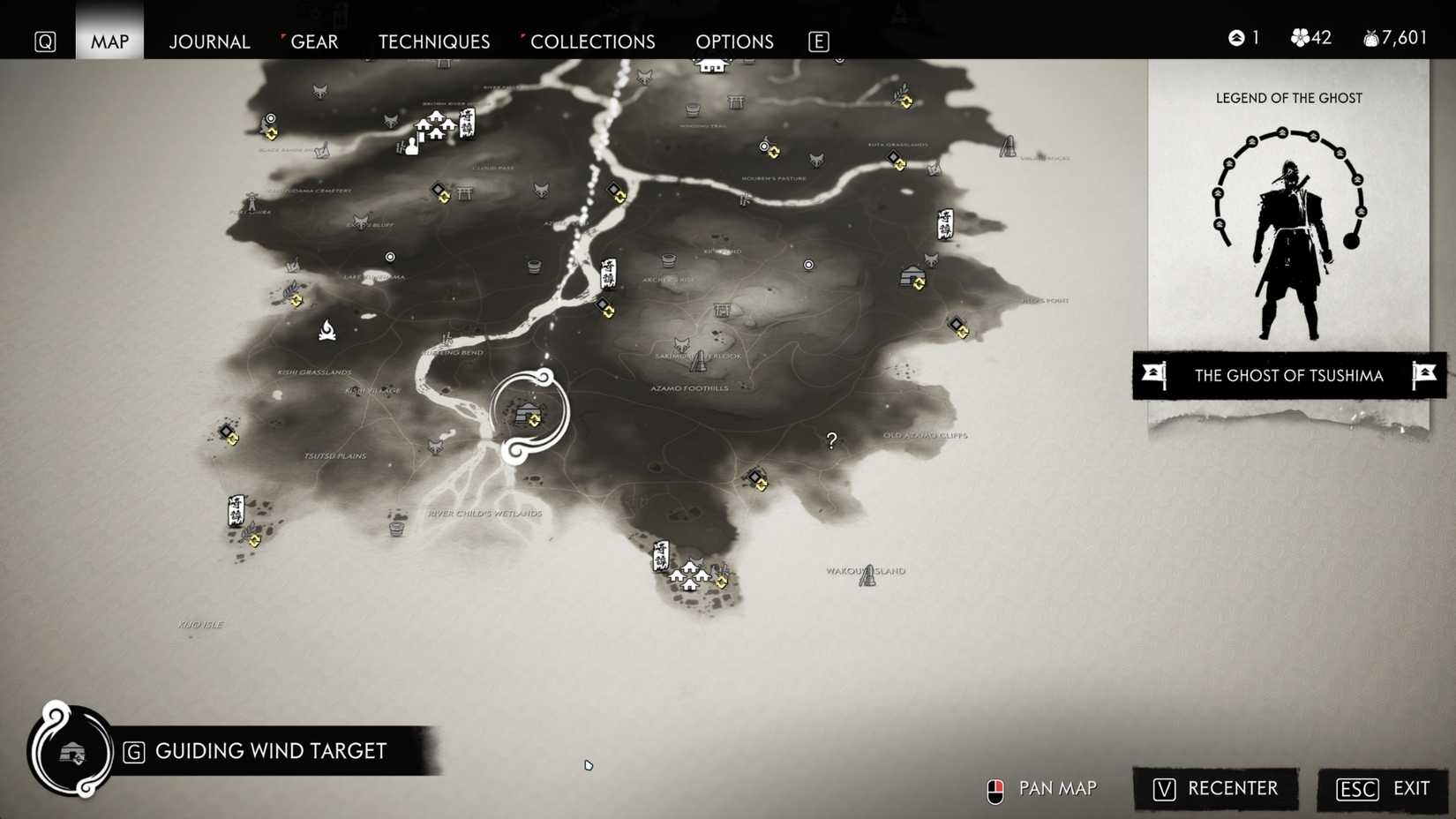
Task: Click the fox den icon near Wakoua Island village
Action: (x=699, y=561)
